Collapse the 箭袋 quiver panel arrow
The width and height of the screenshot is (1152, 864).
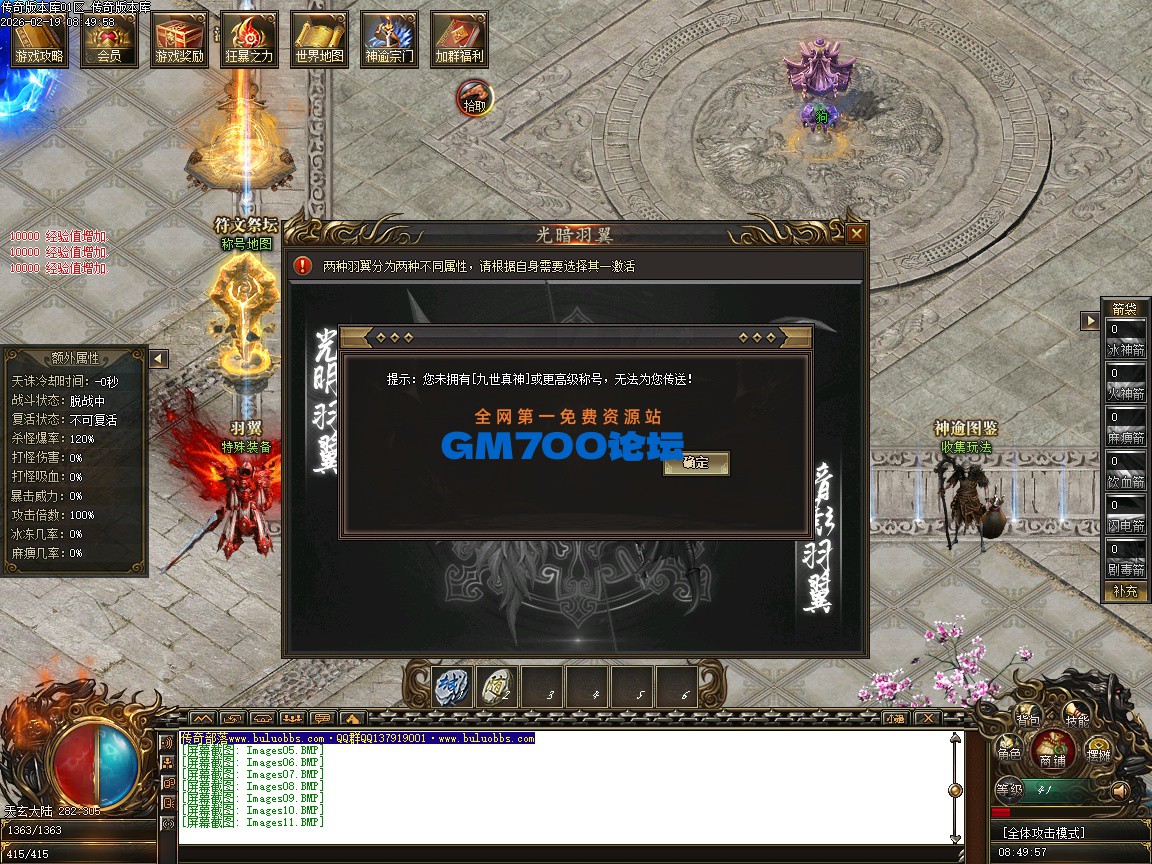click(x=1089, y=321)
